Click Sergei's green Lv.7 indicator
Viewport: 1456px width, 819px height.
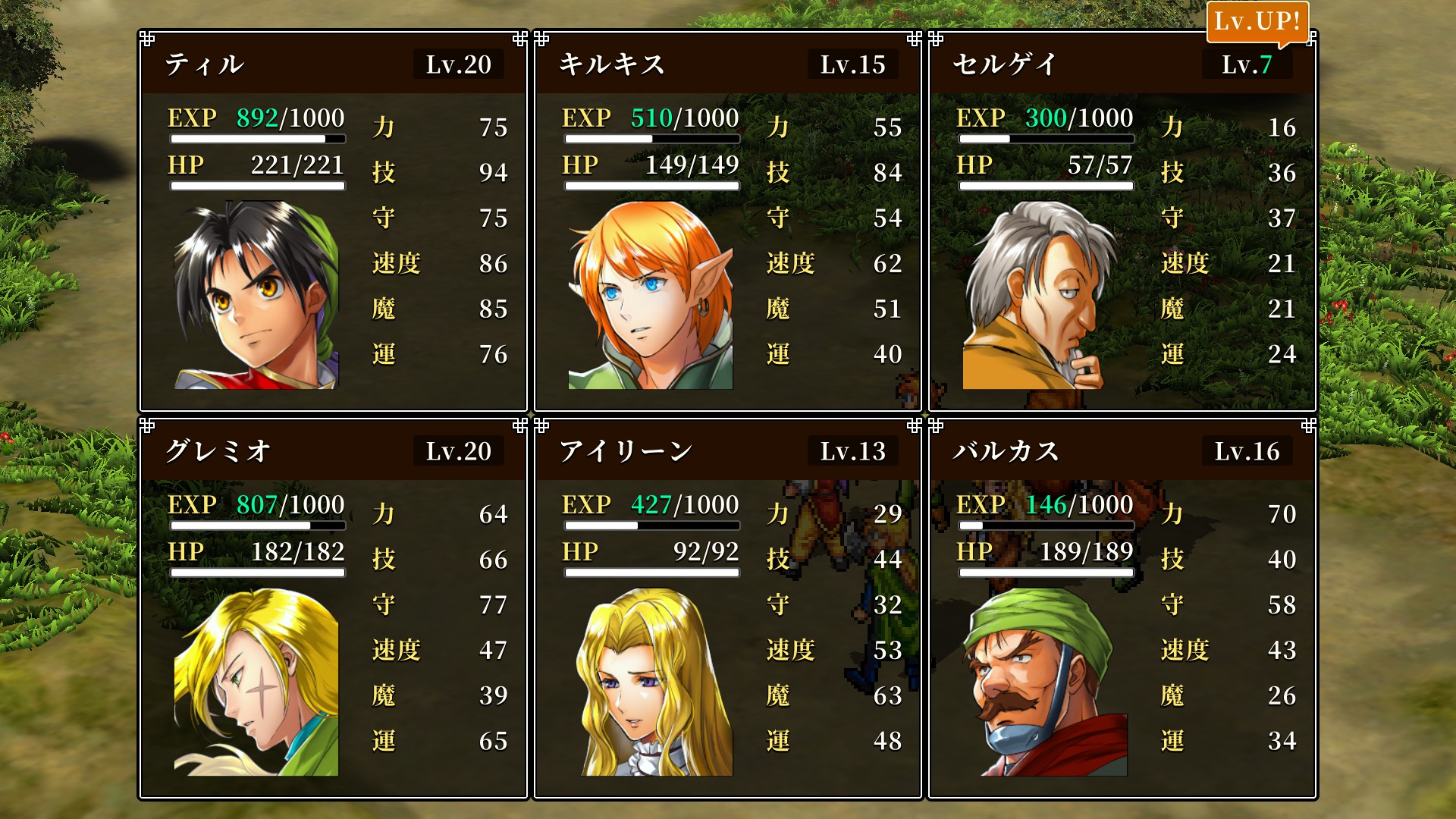1259,65
